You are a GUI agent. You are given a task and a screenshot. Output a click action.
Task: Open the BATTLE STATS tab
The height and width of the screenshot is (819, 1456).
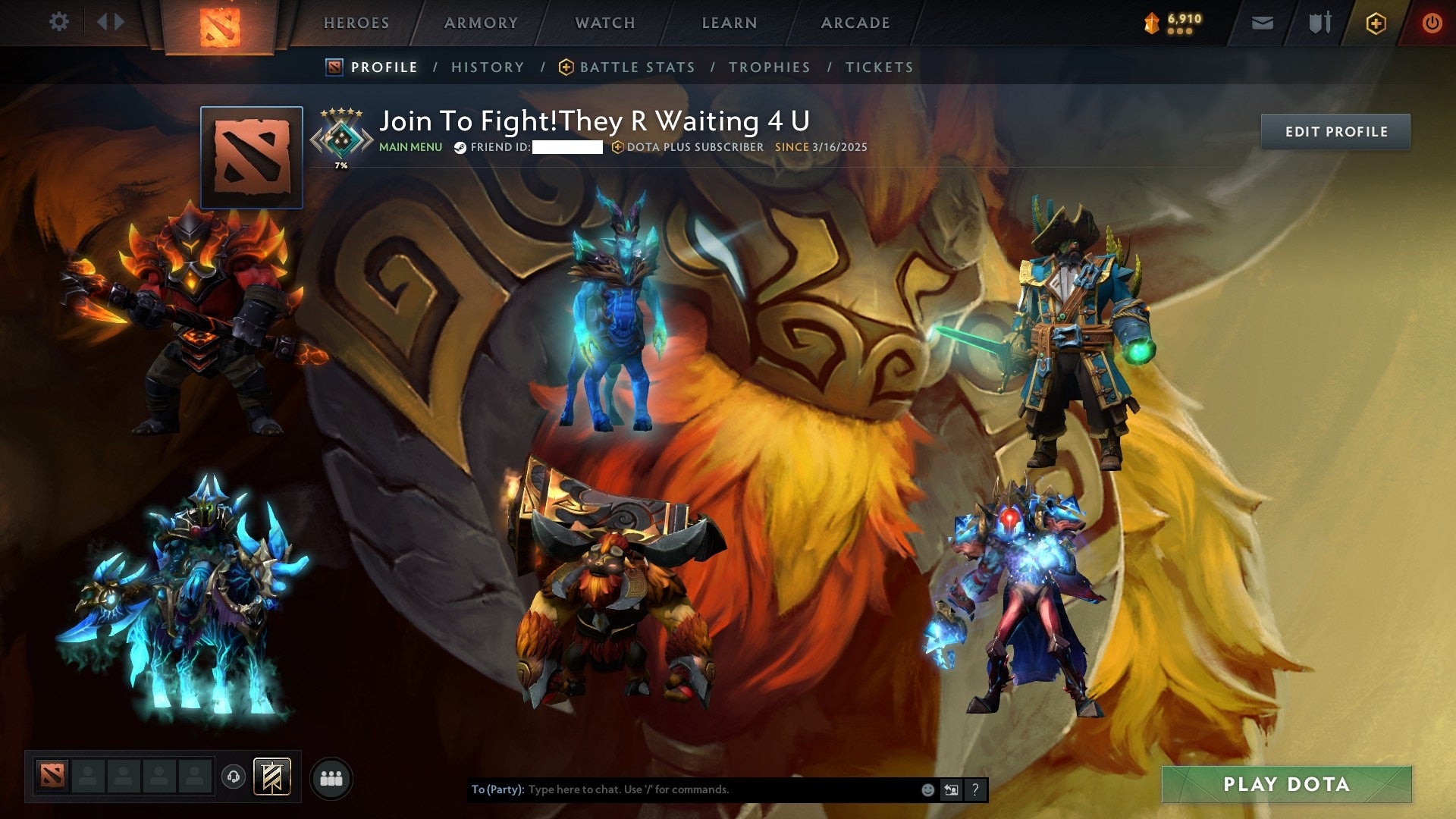coord(635,67)
